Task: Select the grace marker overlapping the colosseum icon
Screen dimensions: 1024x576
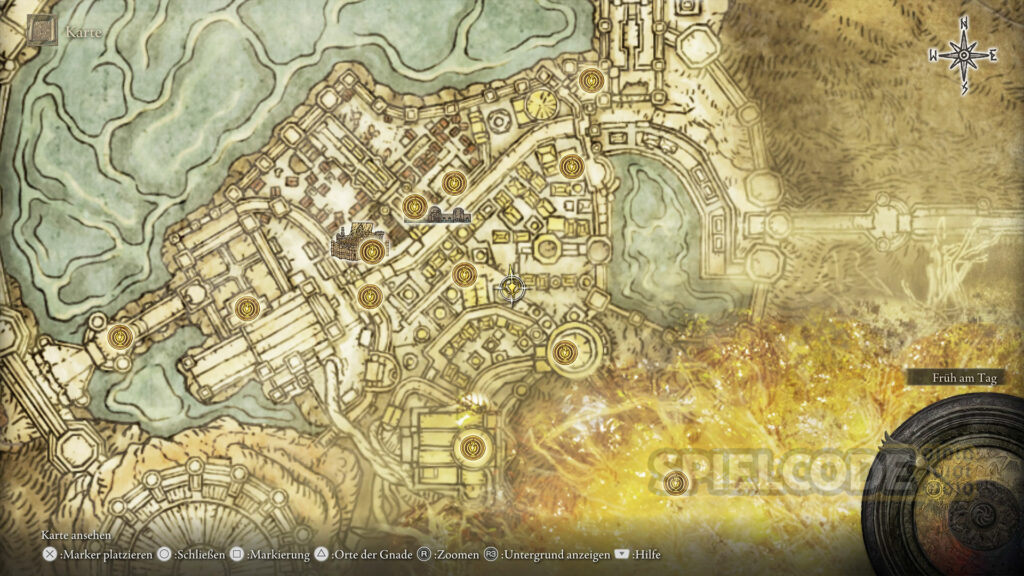Action: click(372, 250)
